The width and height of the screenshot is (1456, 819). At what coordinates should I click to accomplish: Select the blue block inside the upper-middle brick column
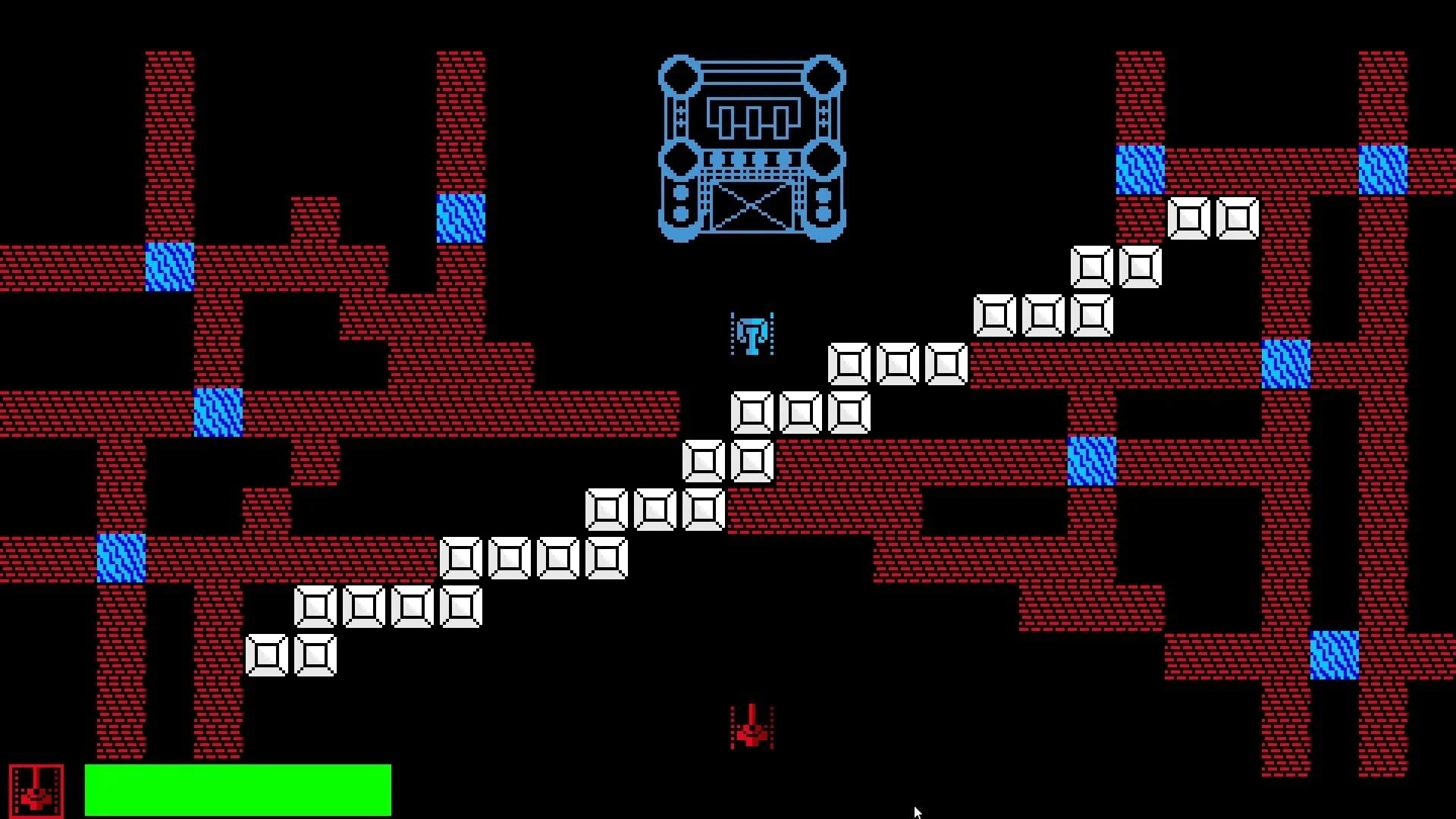460,220
